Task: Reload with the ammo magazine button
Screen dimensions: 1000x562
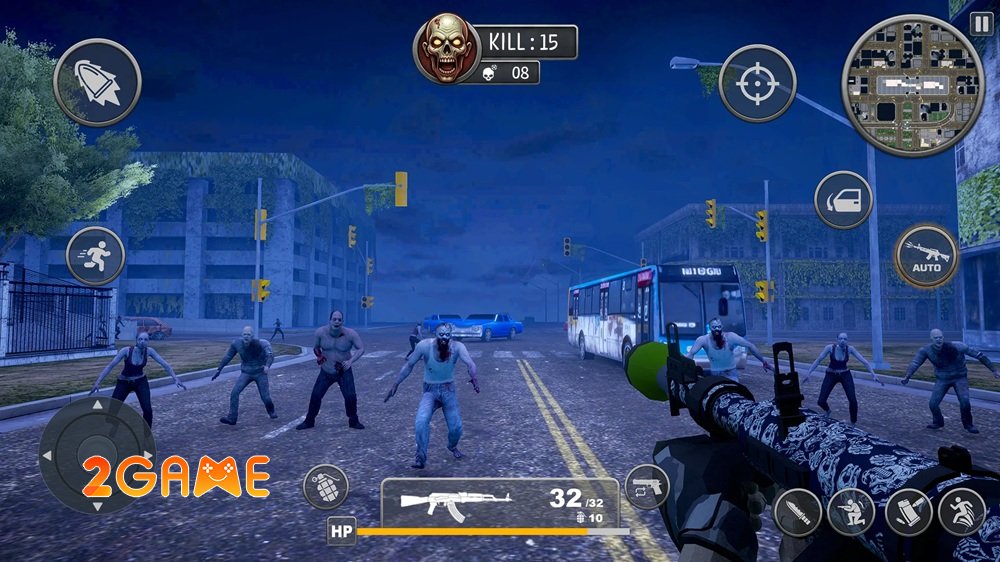Action: pyautogui.click(x=908, y=511)
